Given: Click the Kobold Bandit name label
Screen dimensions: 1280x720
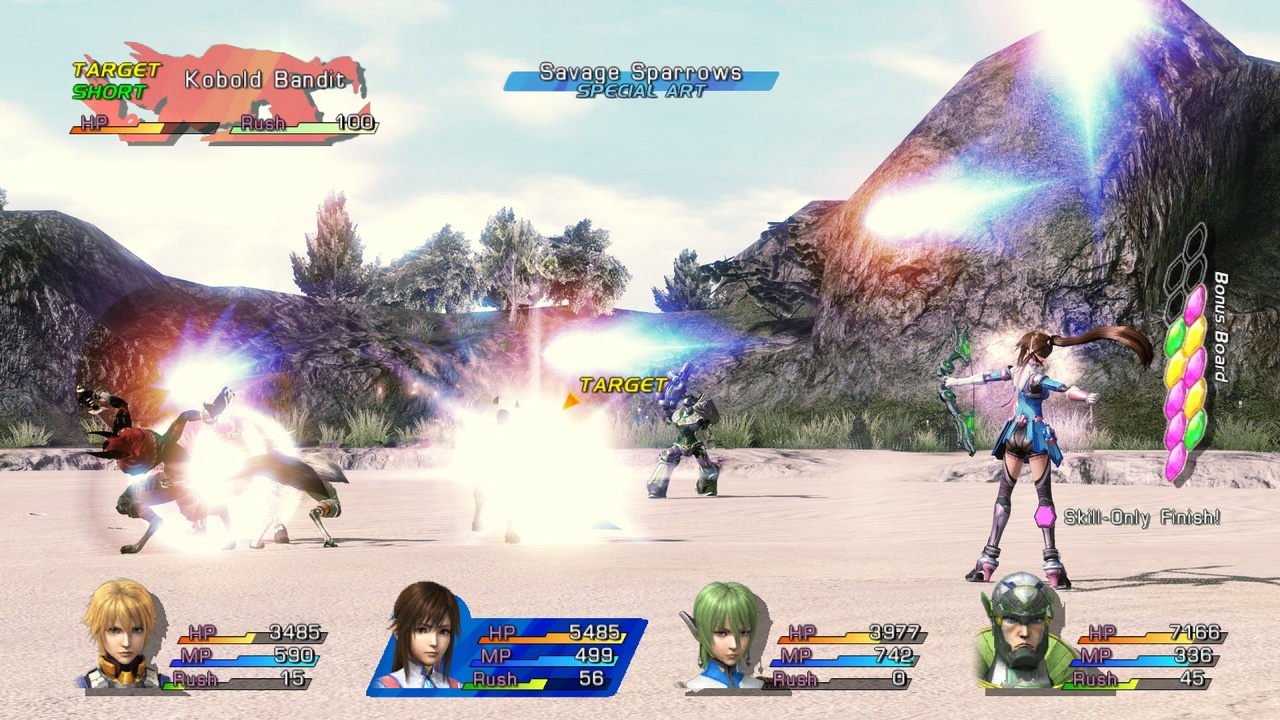Looking at the screenshot, I should (x=265, y=78).
